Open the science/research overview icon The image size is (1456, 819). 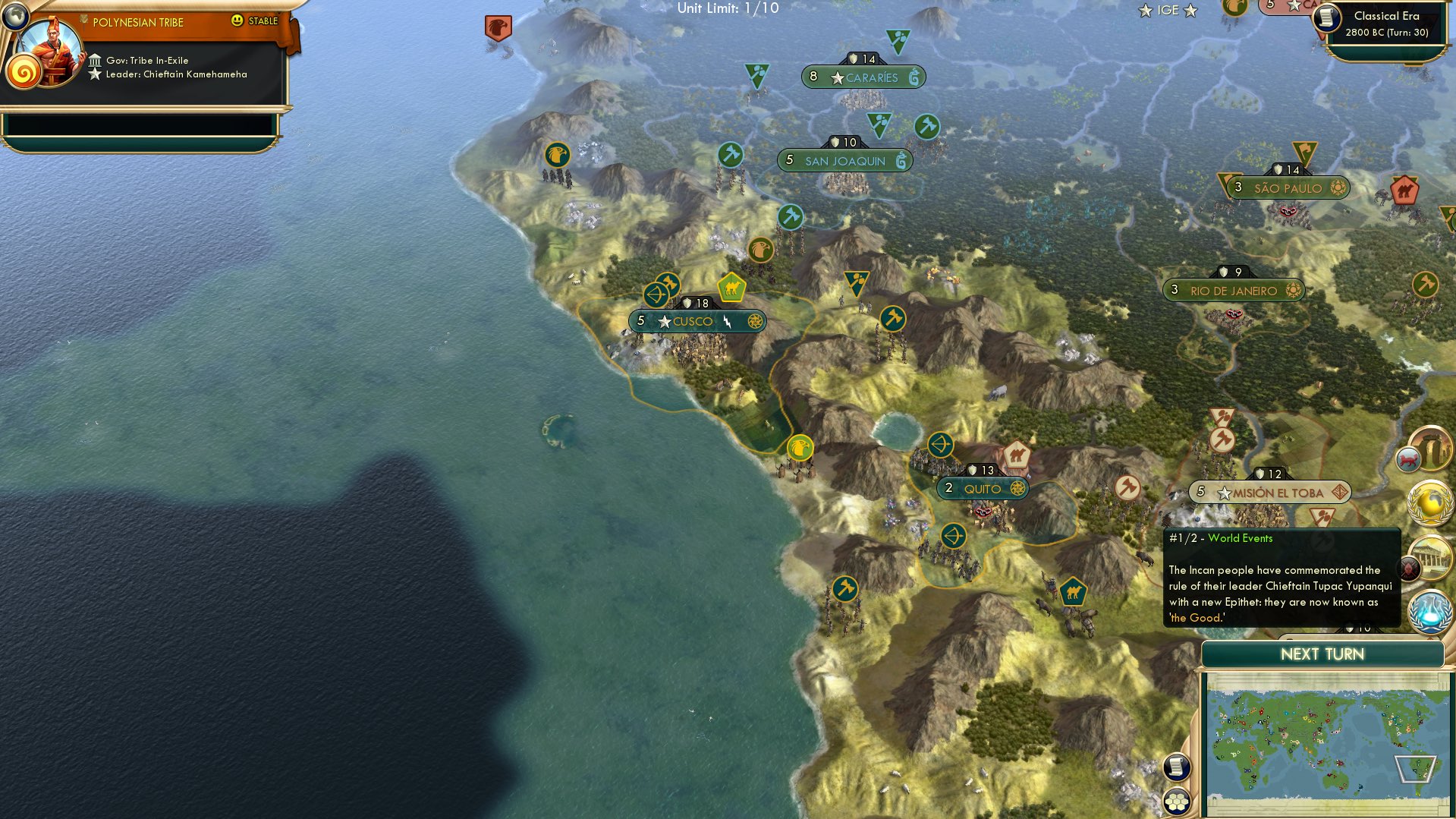pos(1430,613)
